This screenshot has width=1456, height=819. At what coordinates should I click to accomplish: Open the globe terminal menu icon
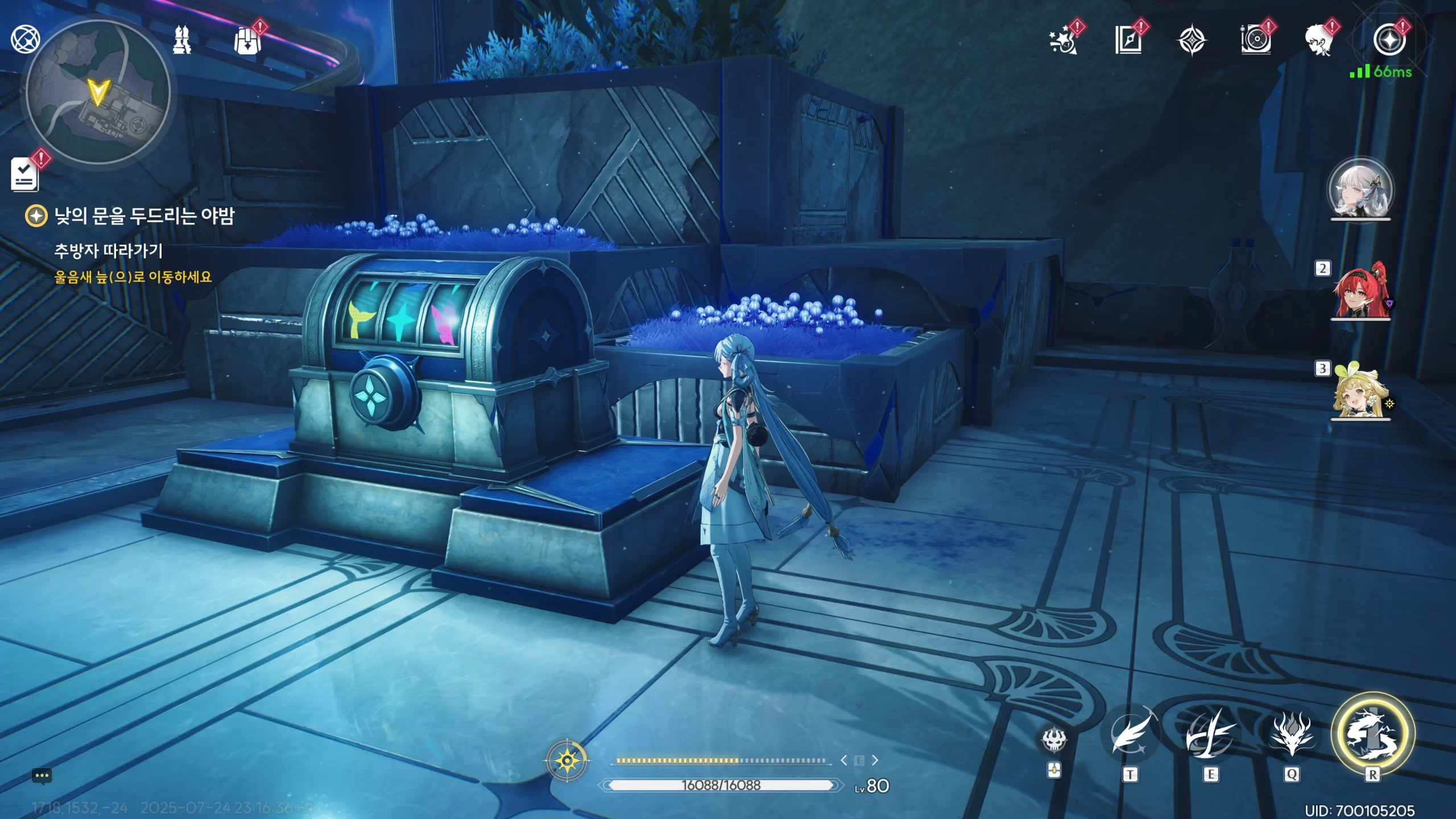26,39
